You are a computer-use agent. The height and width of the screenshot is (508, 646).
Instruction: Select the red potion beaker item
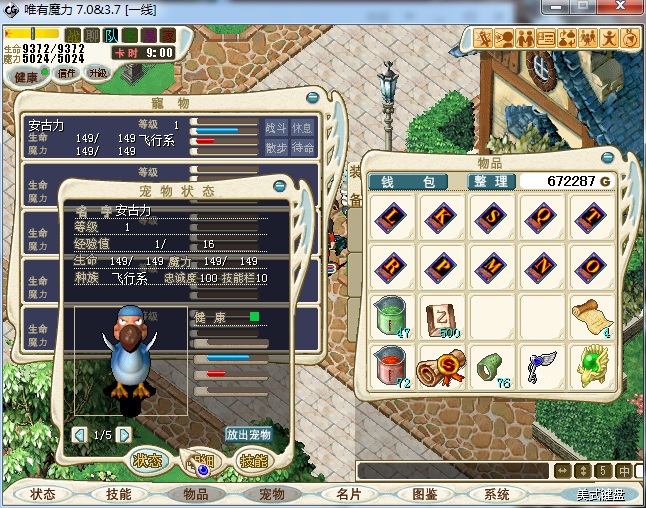coord(389,367)
